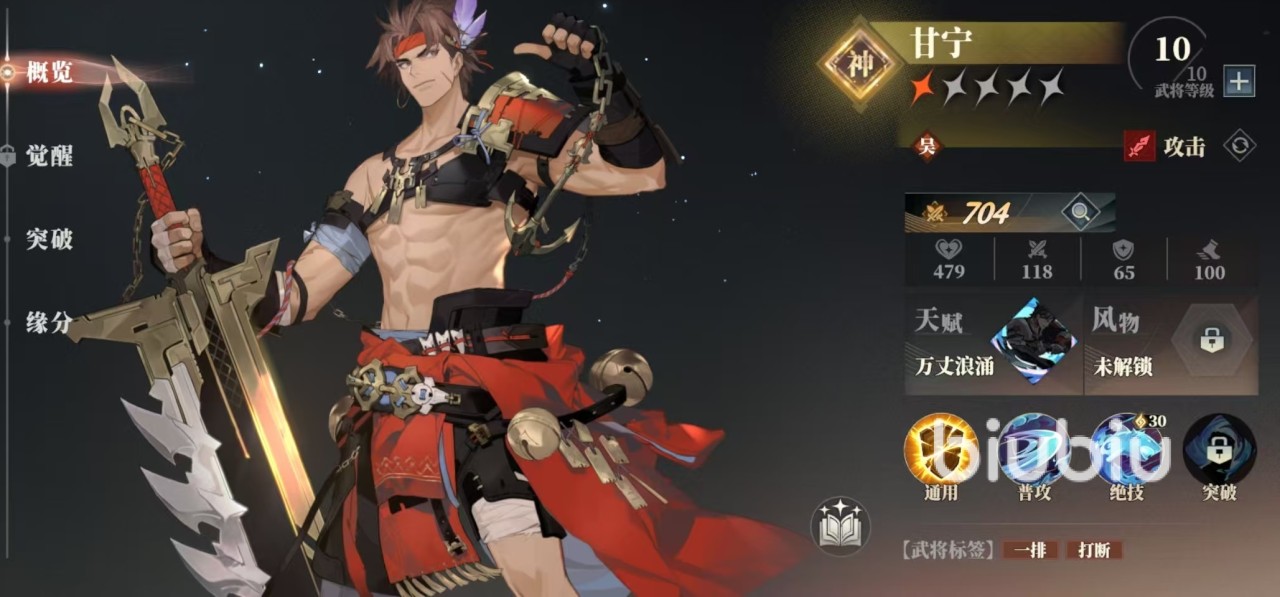Choose the 普攻 basic attack skill
This screenshot has height=597, width=1280.
1034,451
